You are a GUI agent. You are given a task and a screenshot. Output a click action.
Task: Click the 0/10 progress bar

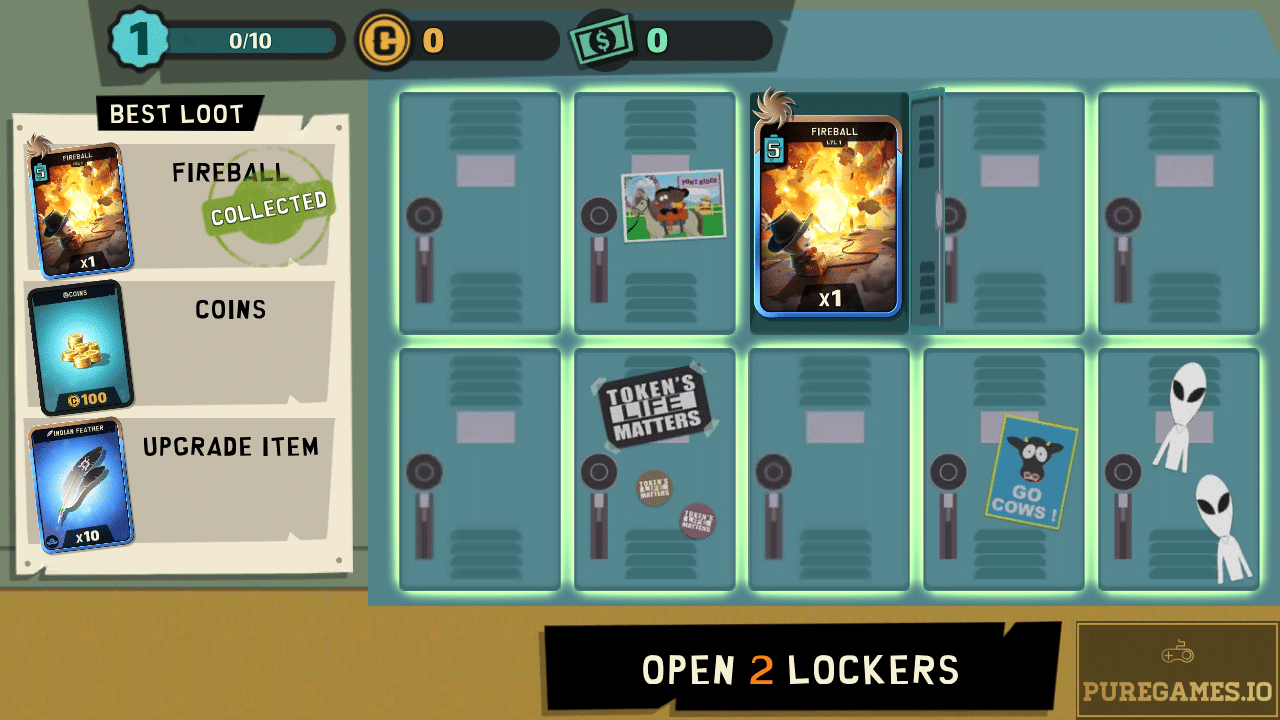coord(250,42)
